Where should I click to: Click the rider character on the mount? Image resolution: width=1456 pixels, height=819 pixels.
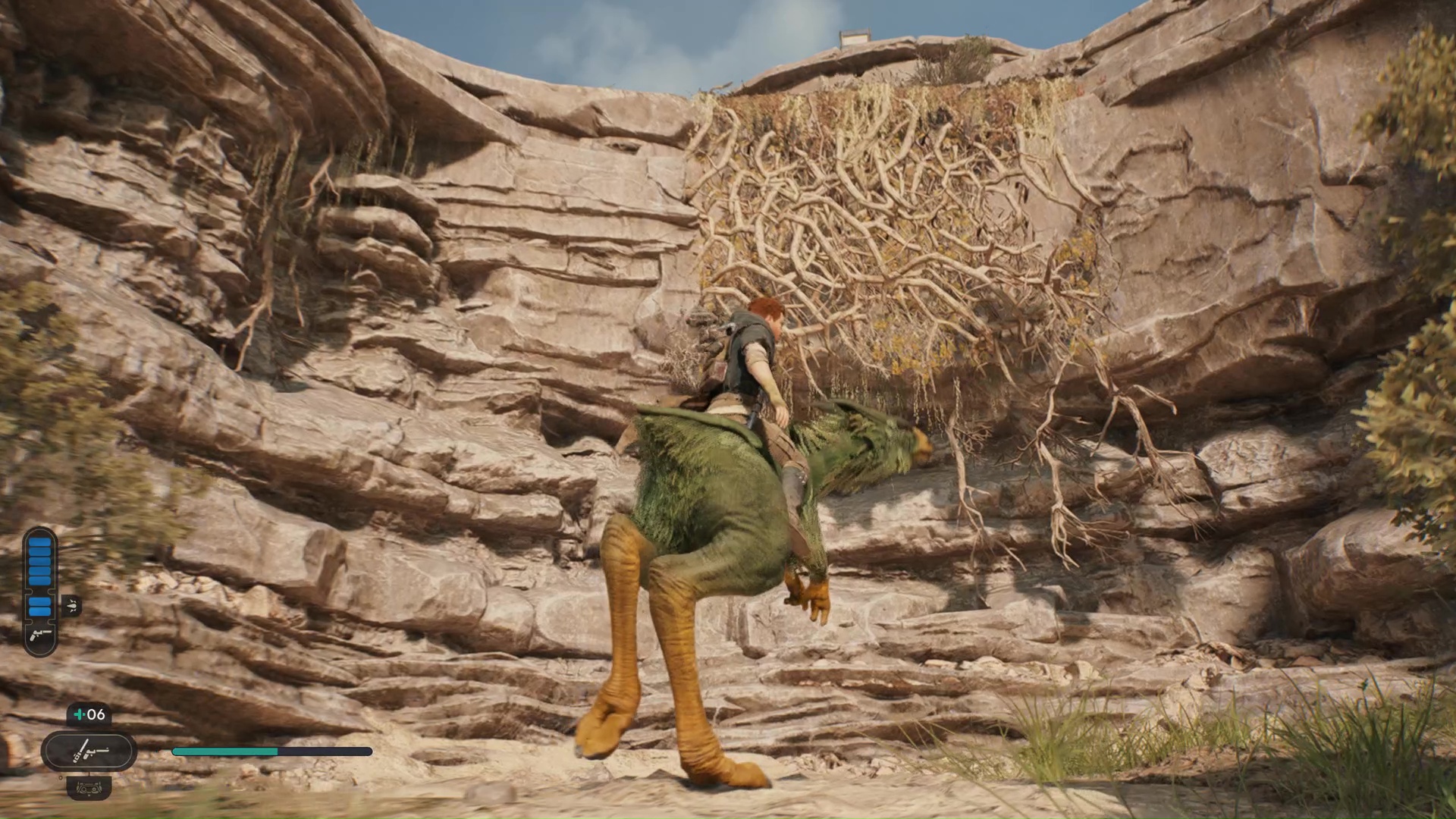click(x=751, y=364)
